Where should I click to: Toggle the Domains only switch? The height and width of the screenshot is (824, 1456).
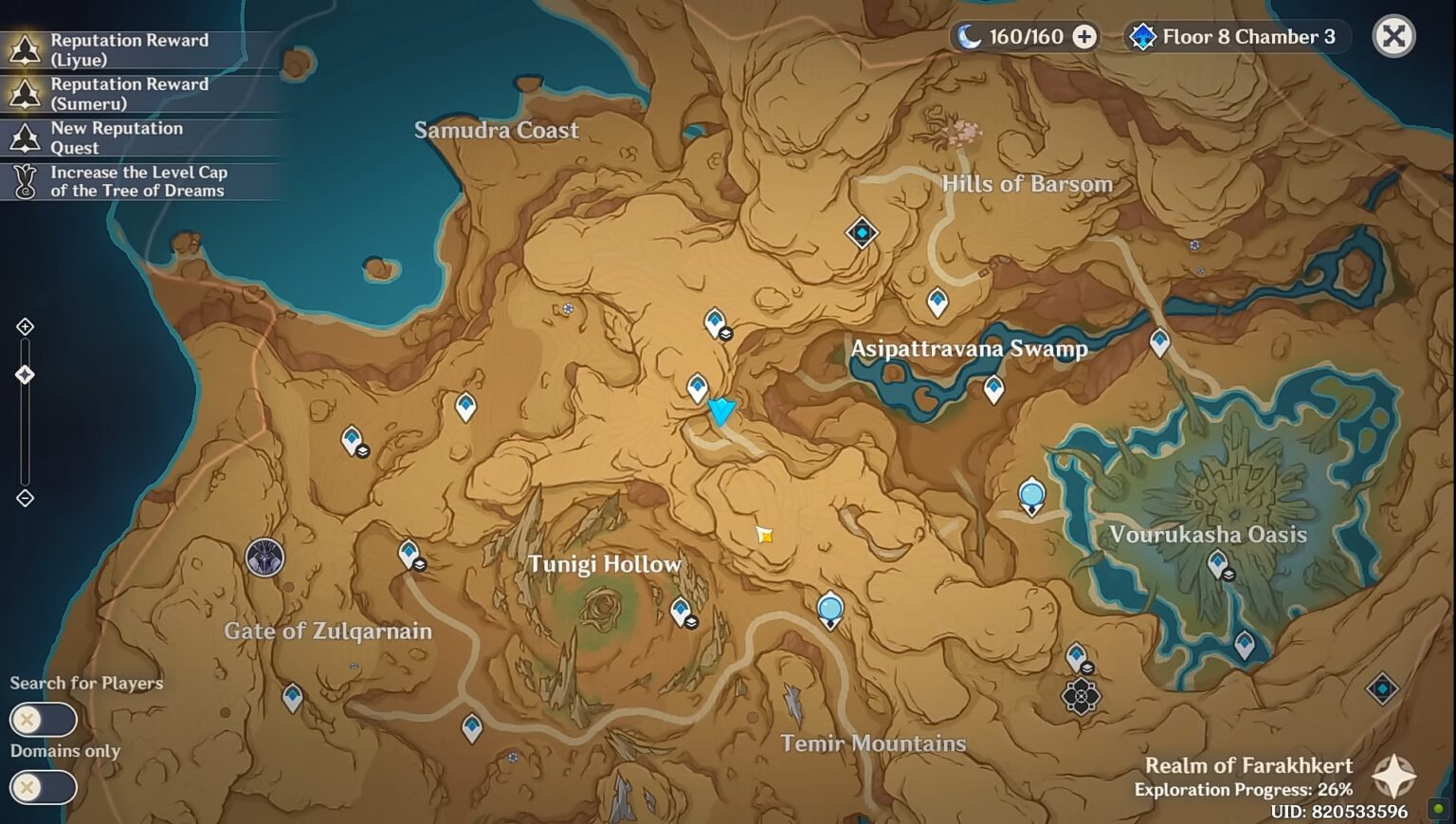coord(43,787)
